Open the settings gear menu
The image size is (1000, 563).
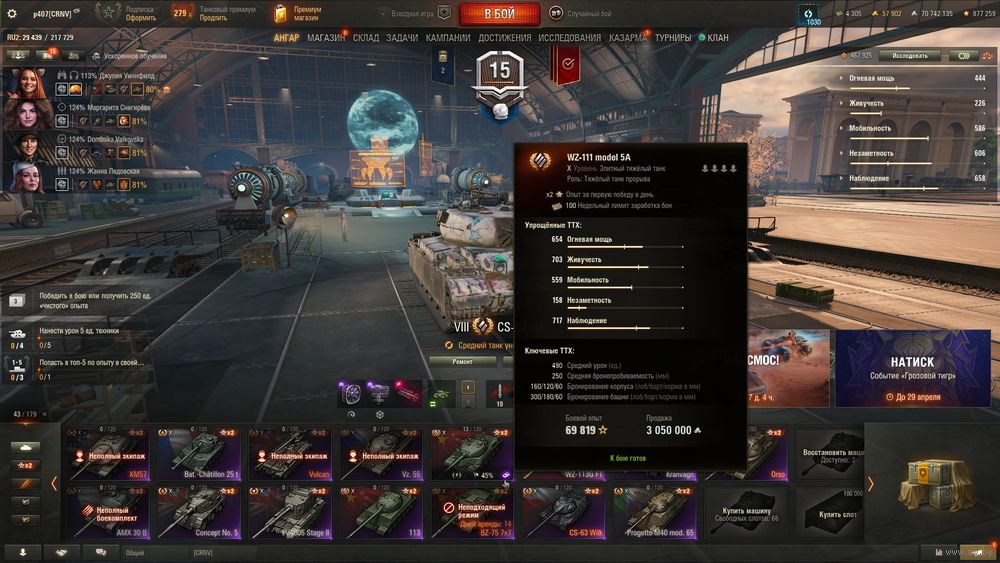[x=12, y=14]
